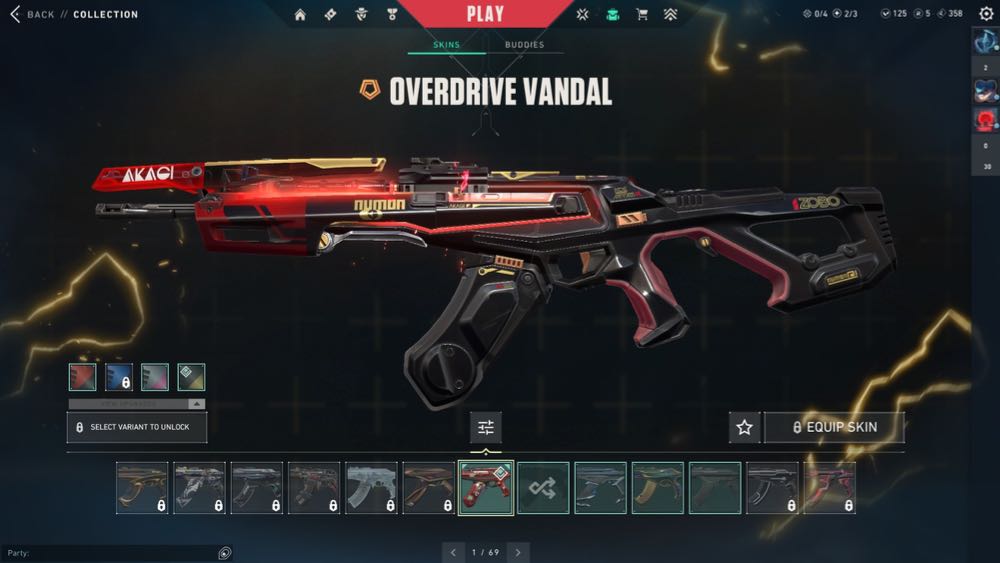Open the home screen icon

300,15
